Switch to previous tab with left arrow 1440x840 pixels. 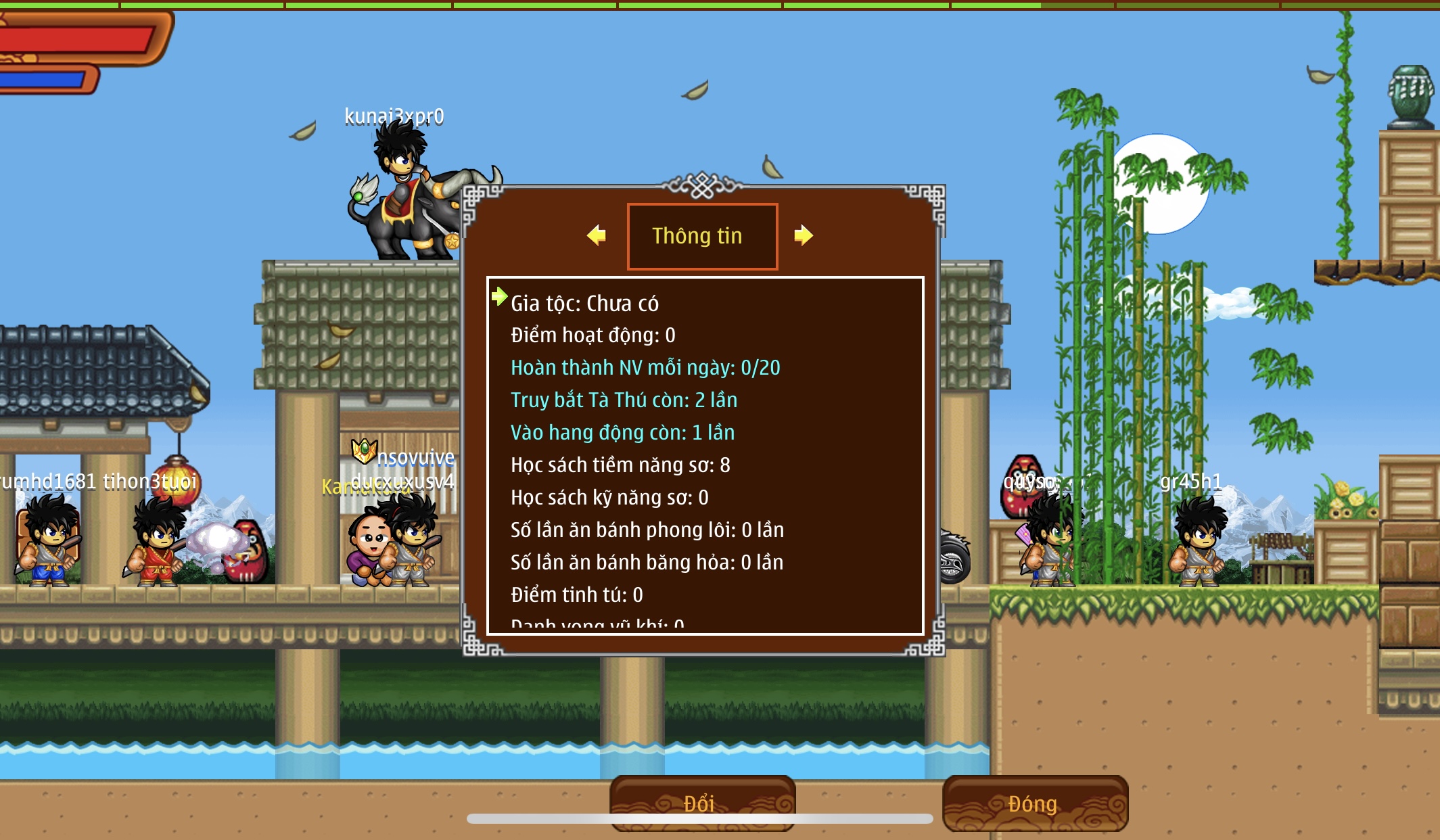tap(596, 235)
